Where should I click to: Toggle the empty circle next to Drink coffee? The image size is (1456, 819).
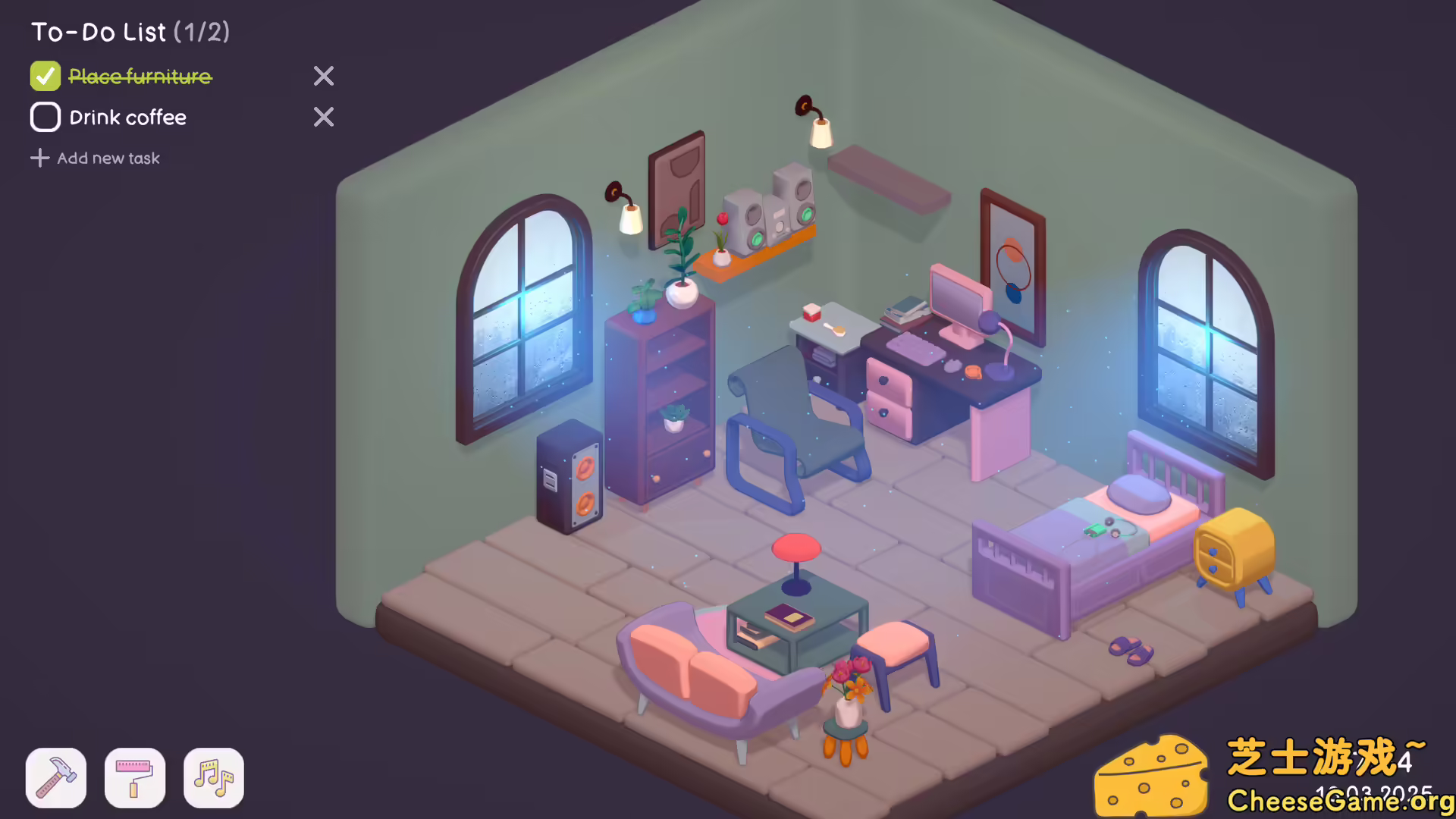45,117
